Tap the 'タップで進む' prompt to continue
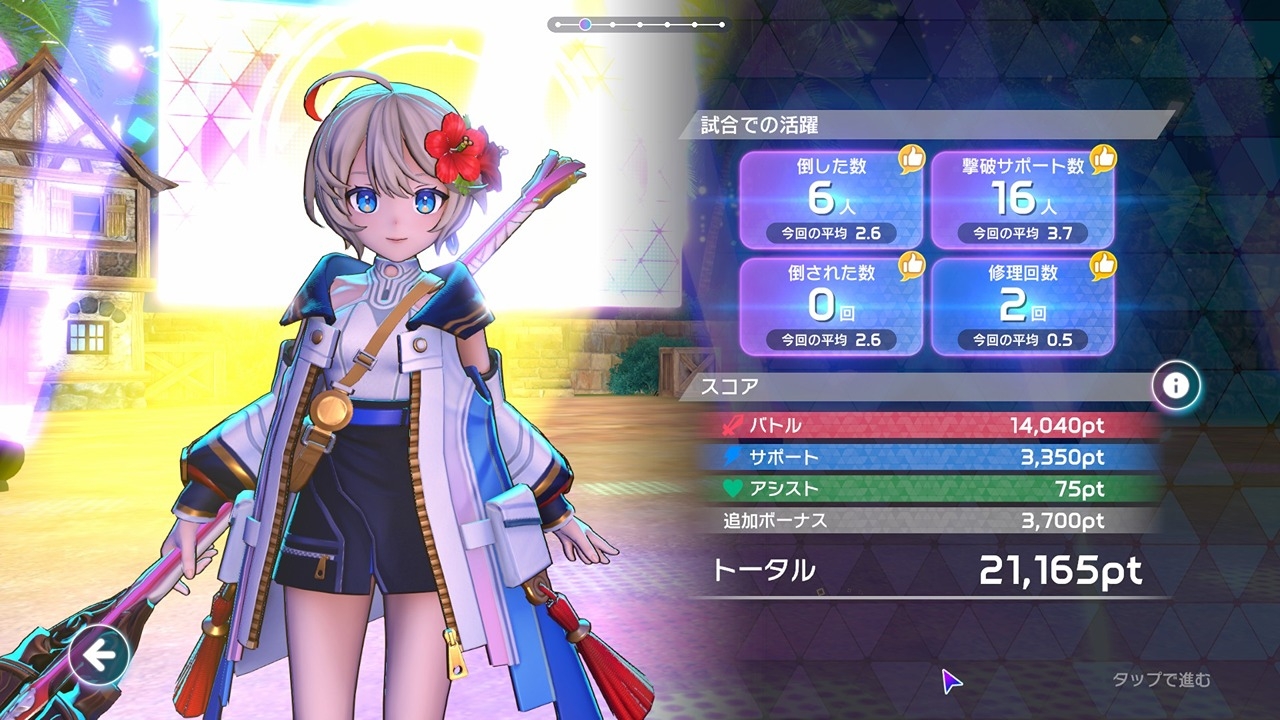 pyautogui.click(x=1161, y=680)
